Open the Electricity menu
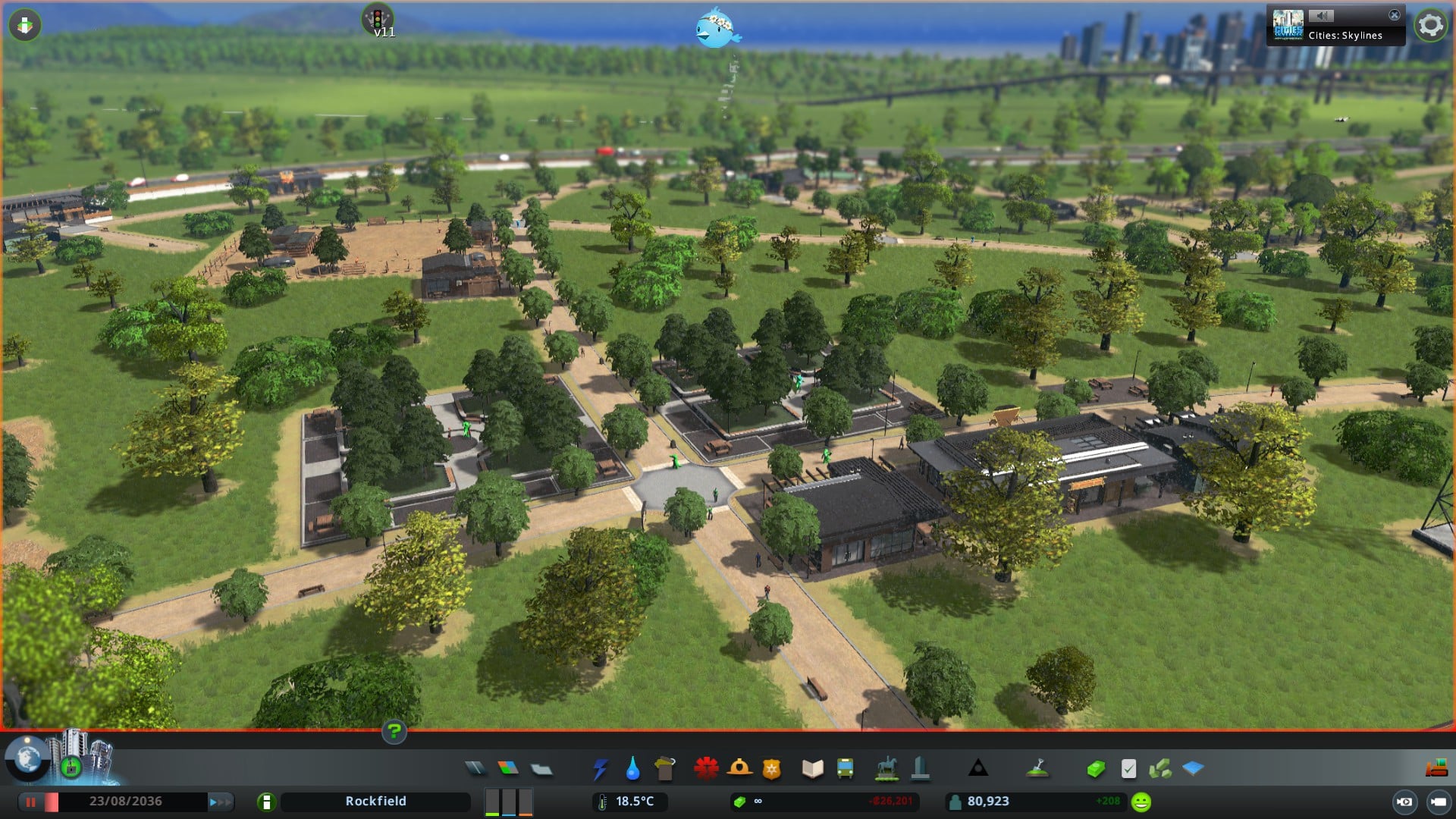Screen dimensions: 1456x819 click(x=600, y=769)
